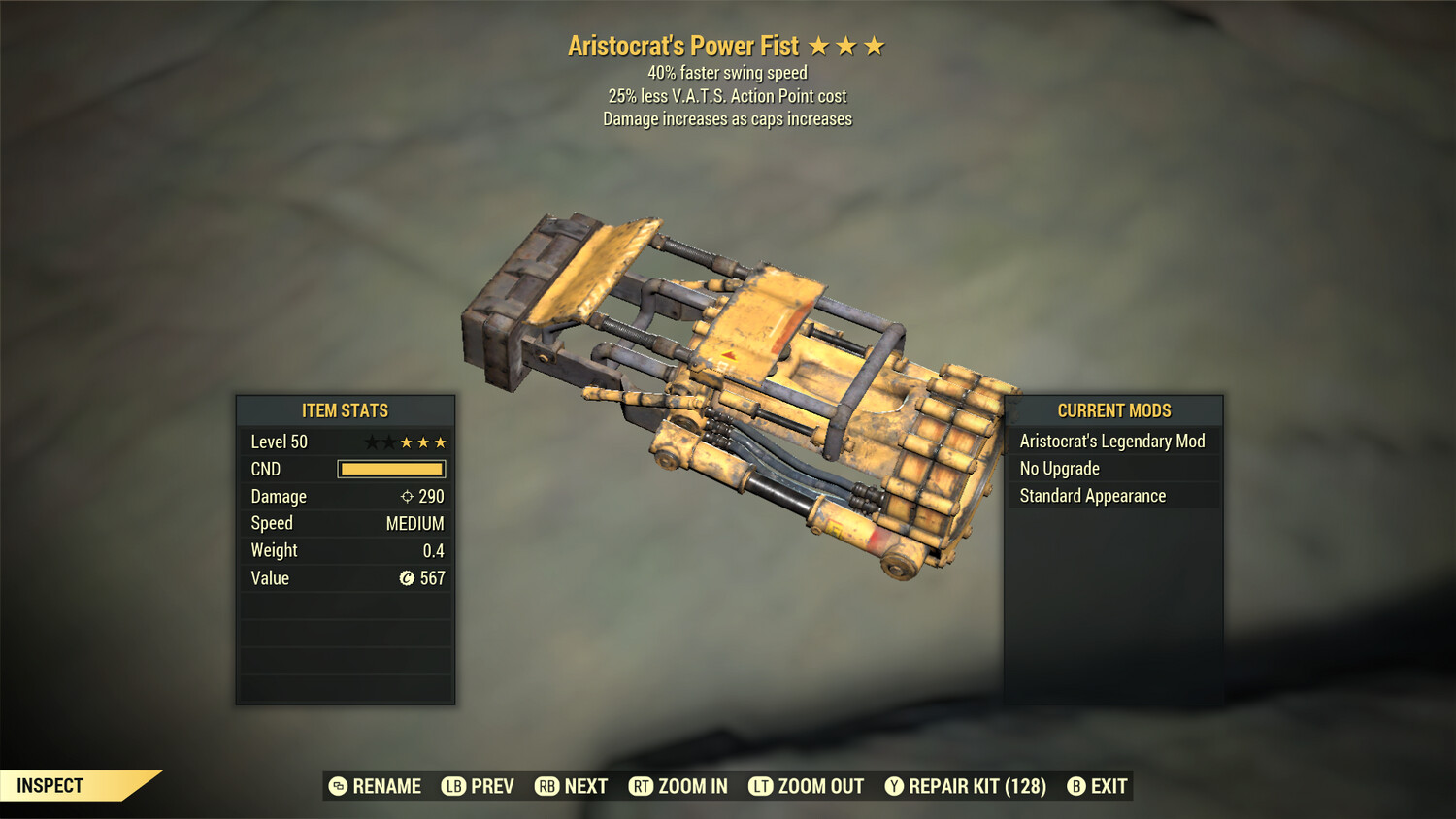
Task: Choose the Rename option in the bottom bar
Action: tap(376, 786)
